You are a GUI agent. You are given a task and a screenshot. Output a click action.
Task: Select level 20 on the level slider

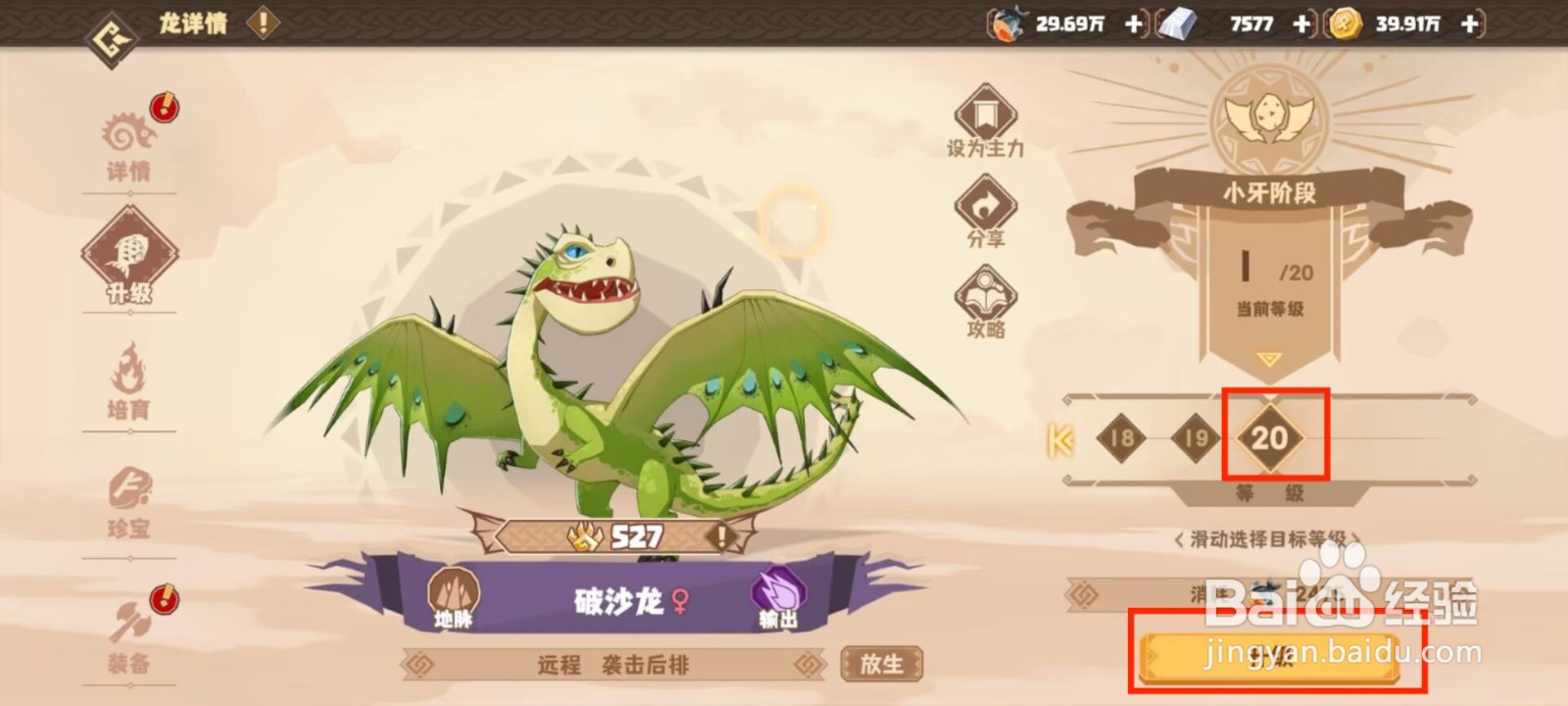coord(1272,439)
